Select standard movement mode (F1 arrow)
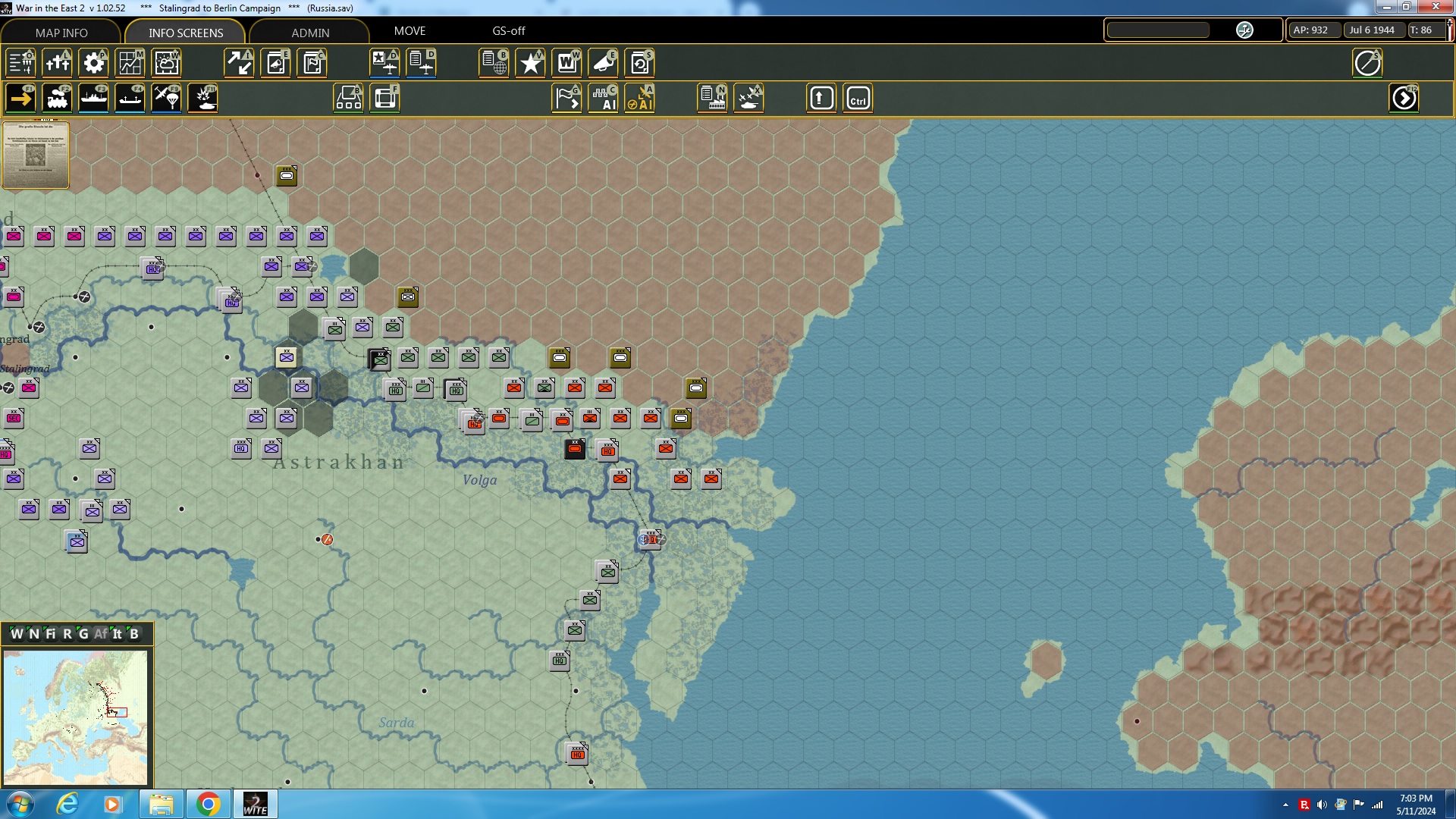Viewport: 1456px width, 819px height. point(20,97)
